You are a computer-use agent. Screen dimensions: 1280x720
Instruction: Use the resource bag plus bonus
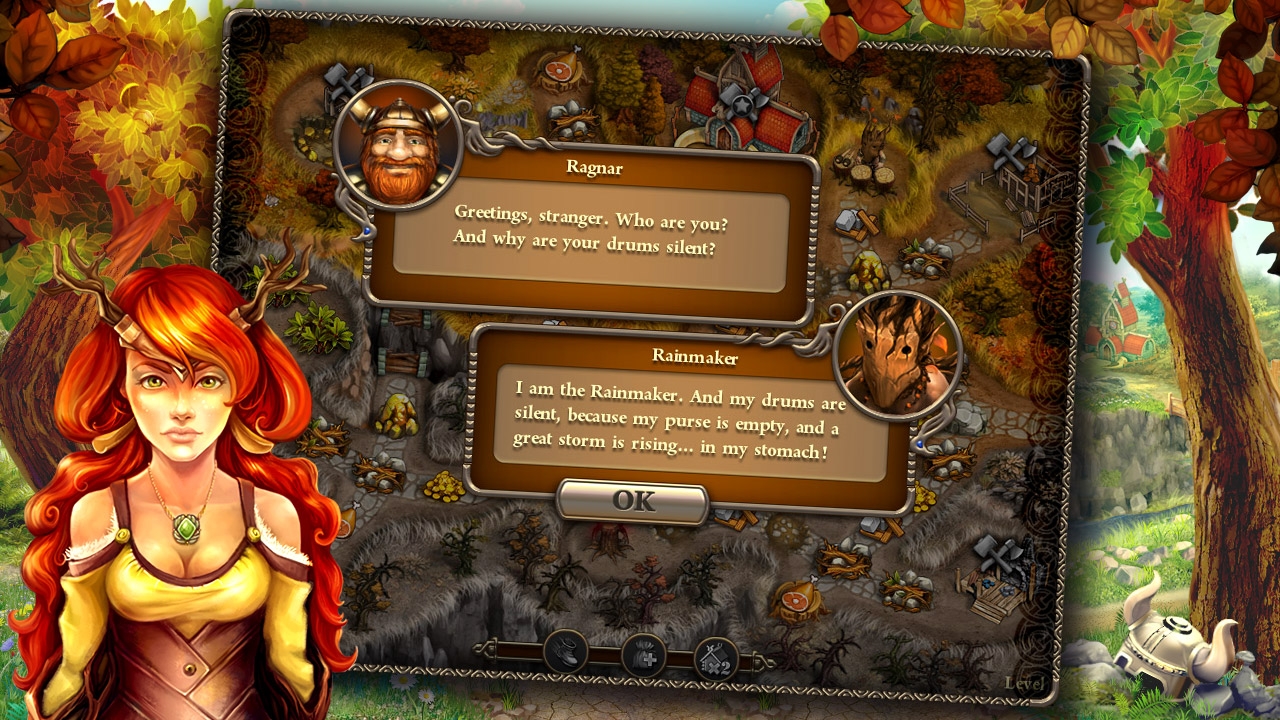pyautogui.click(x=643, y=657)
